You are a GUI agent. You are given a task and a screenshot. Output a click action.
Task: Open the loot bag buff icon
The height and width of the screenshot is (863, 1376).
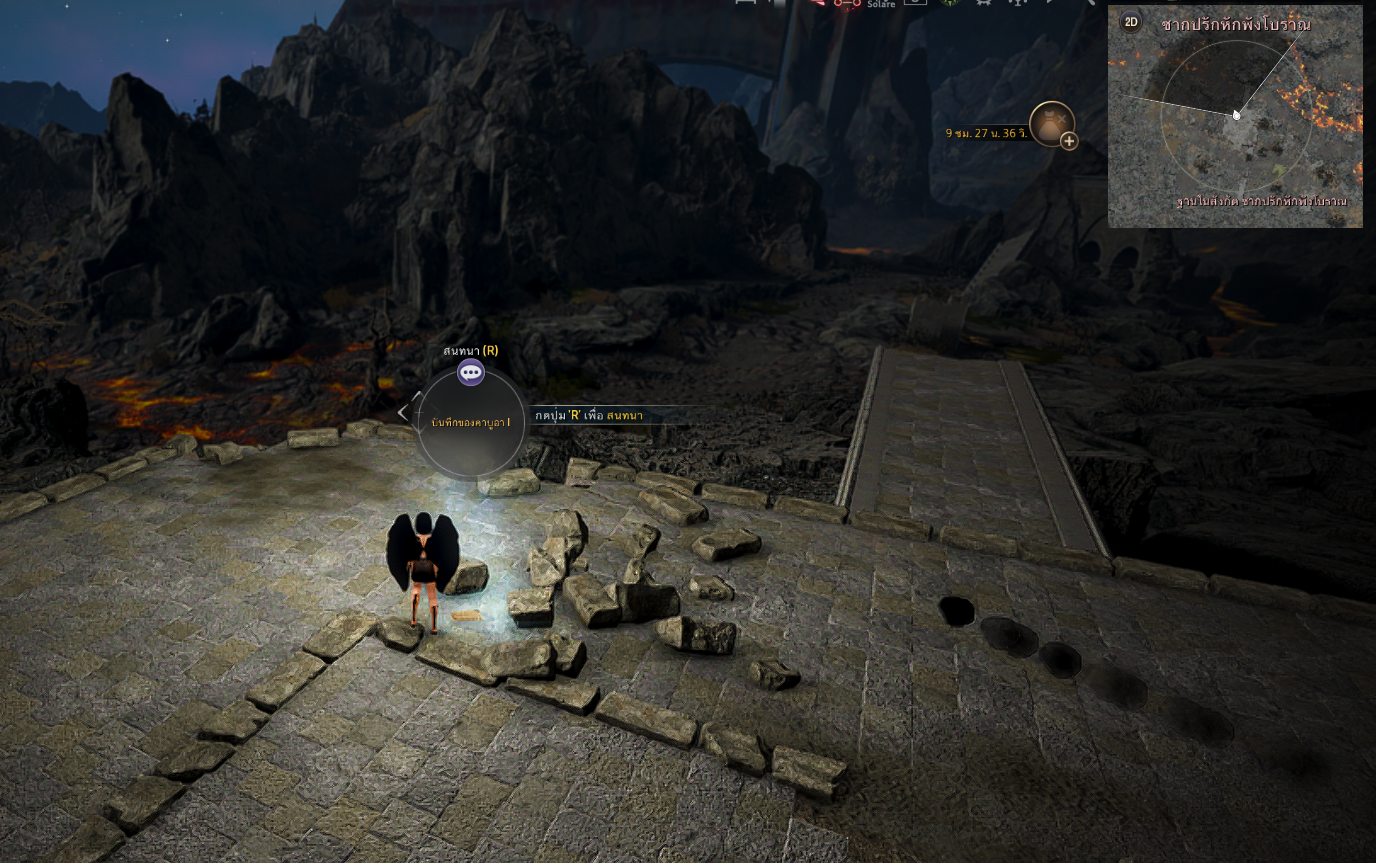click(x=1050, y=123)
